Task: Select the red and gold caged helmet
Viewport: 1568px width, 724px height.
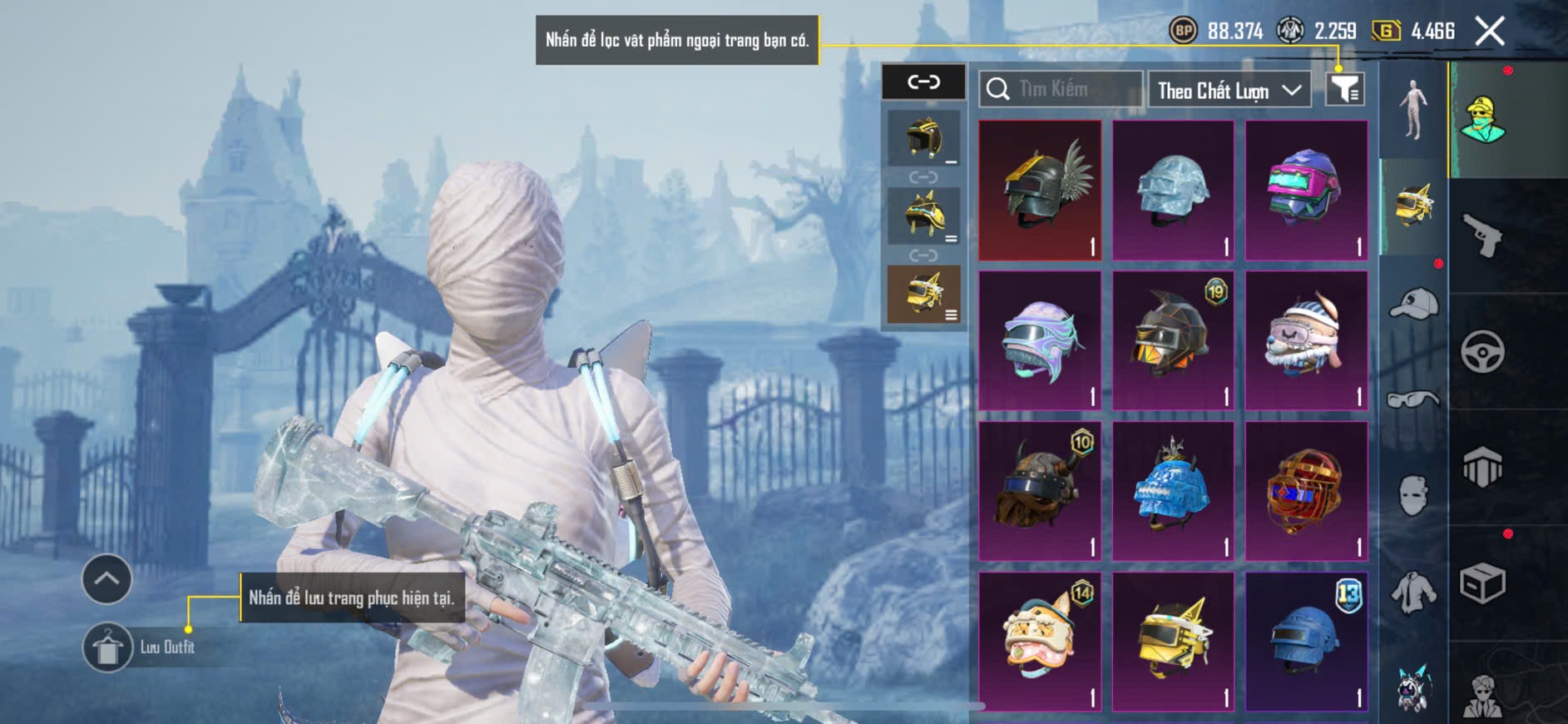Action: point(1306,491)
